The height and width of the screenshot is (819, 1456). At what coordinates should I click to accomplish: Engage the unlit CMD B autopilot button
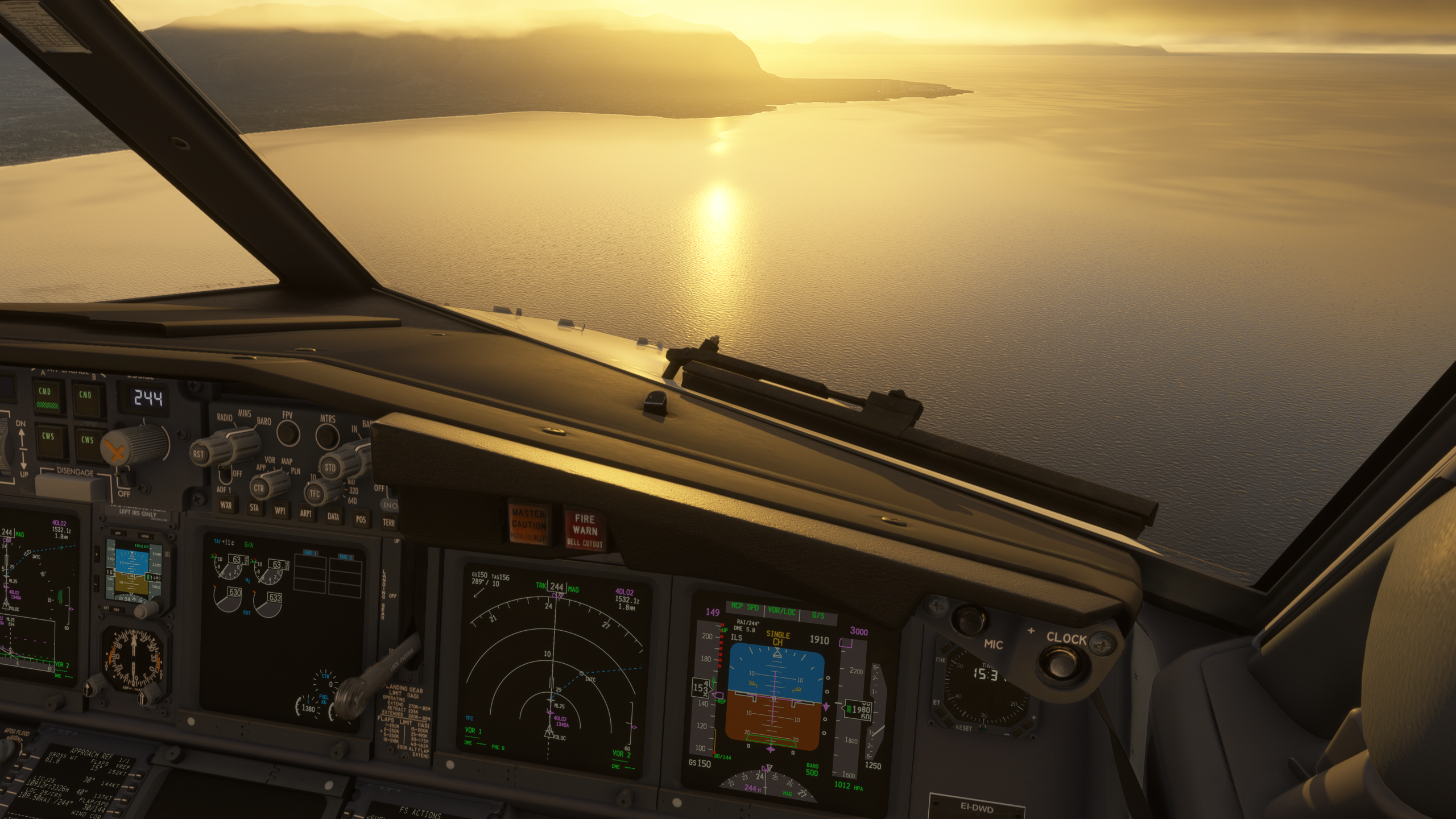tap(86, 399)
